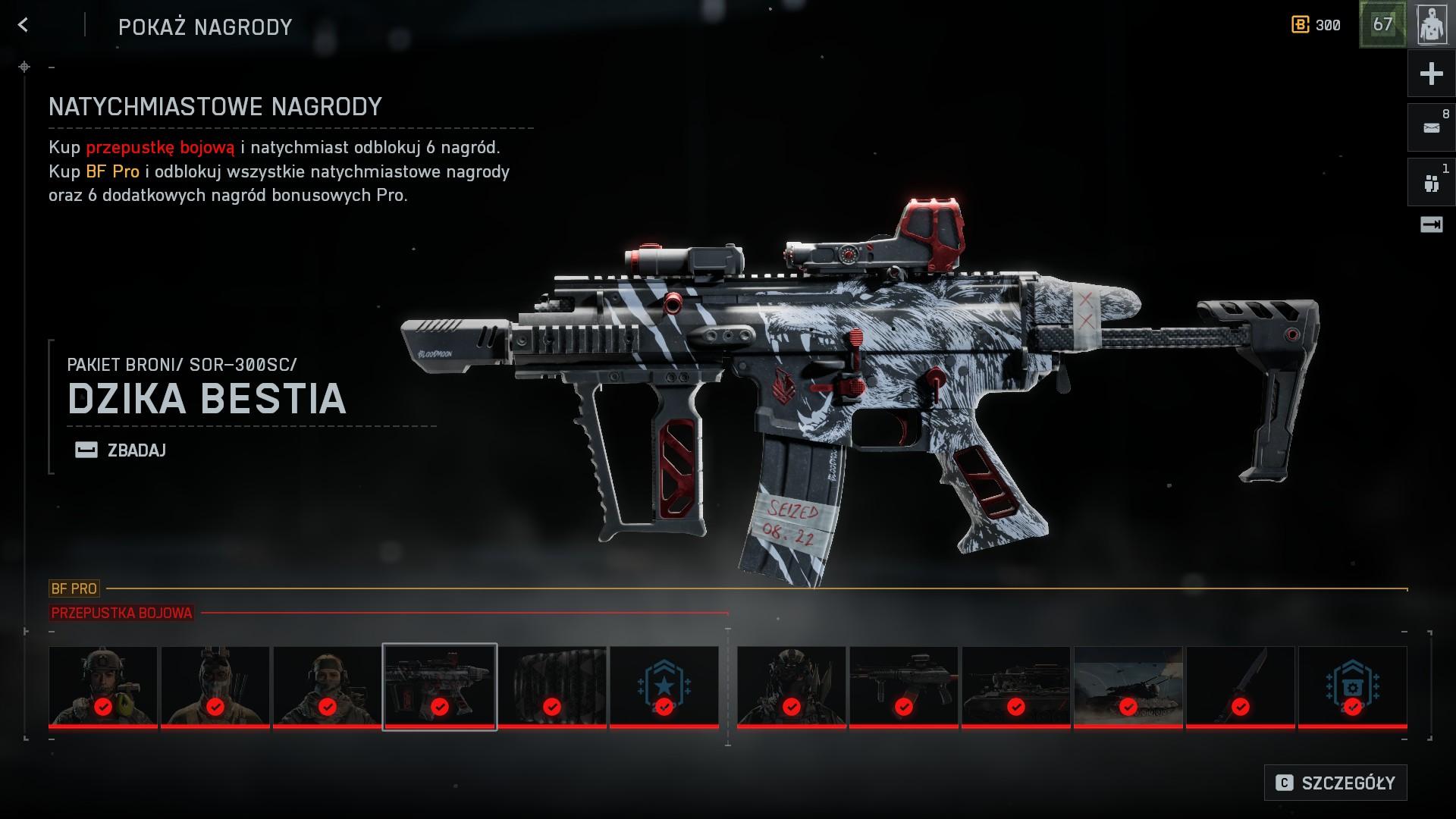Pick the combat knife reward tile
Screen dimensions: 1456x819
click(x=1240, y=686)
